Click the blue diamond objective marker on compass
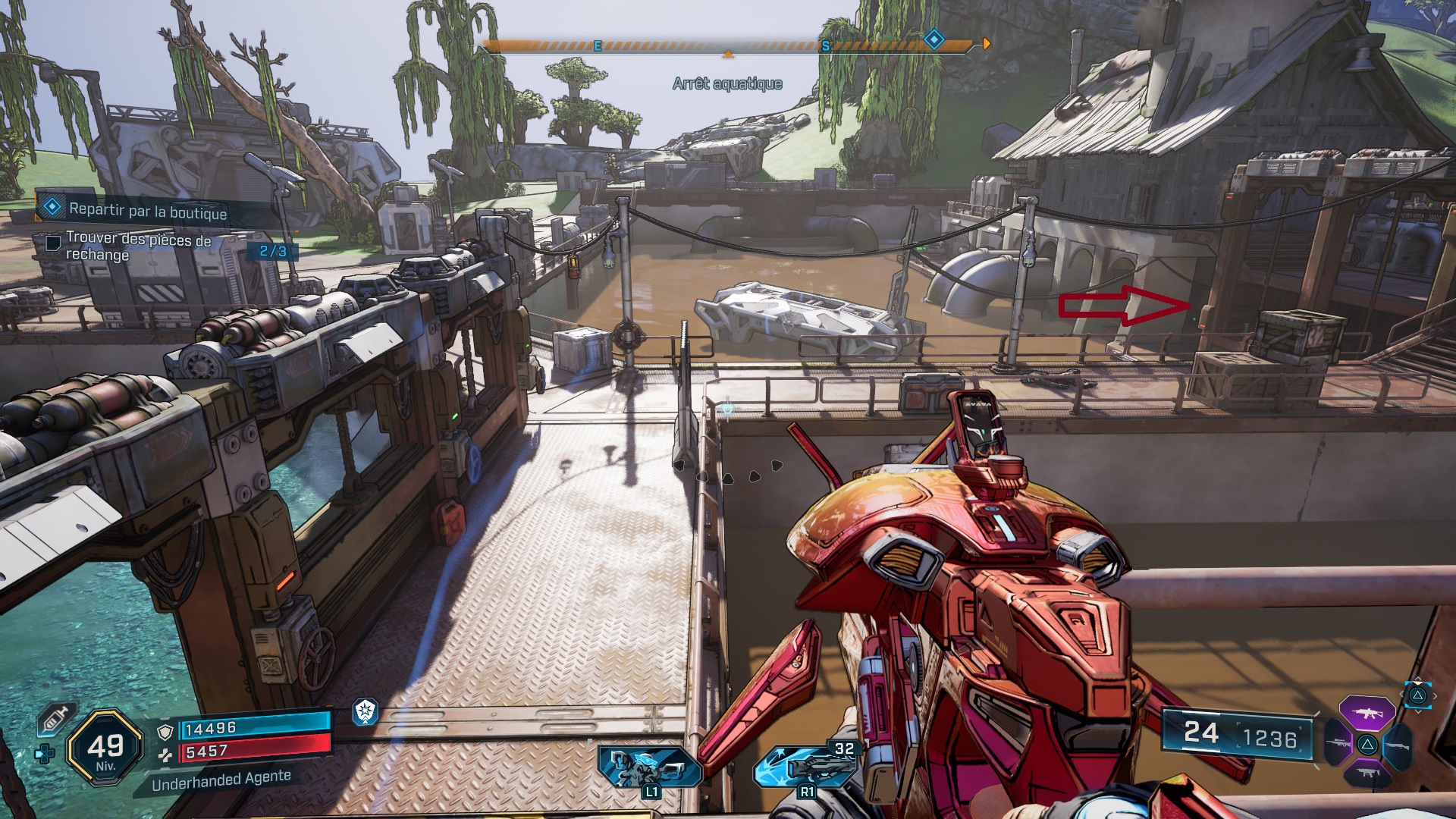 point(934,39)
